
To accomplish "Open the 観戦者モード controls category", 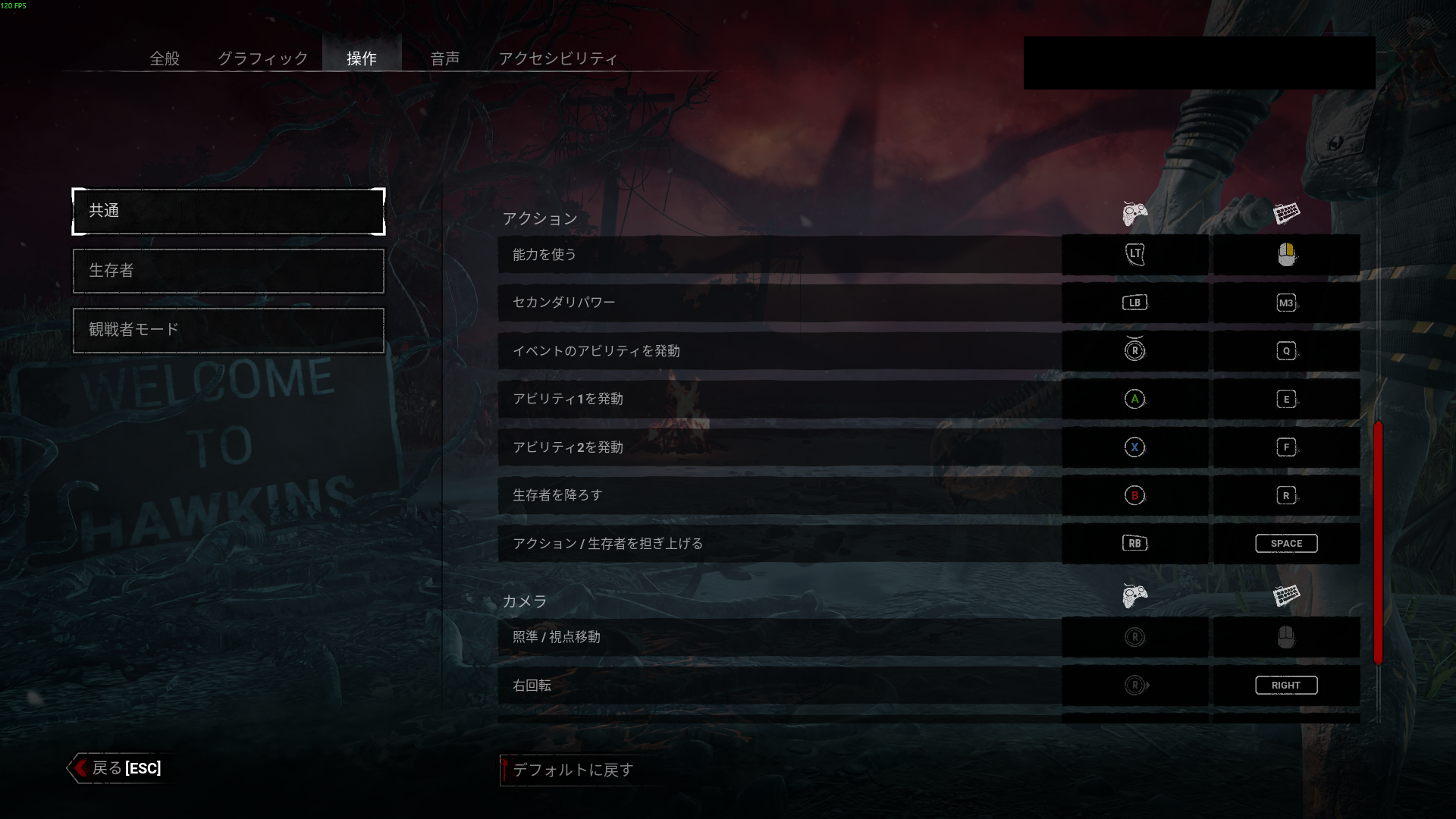I will point(228,330).
